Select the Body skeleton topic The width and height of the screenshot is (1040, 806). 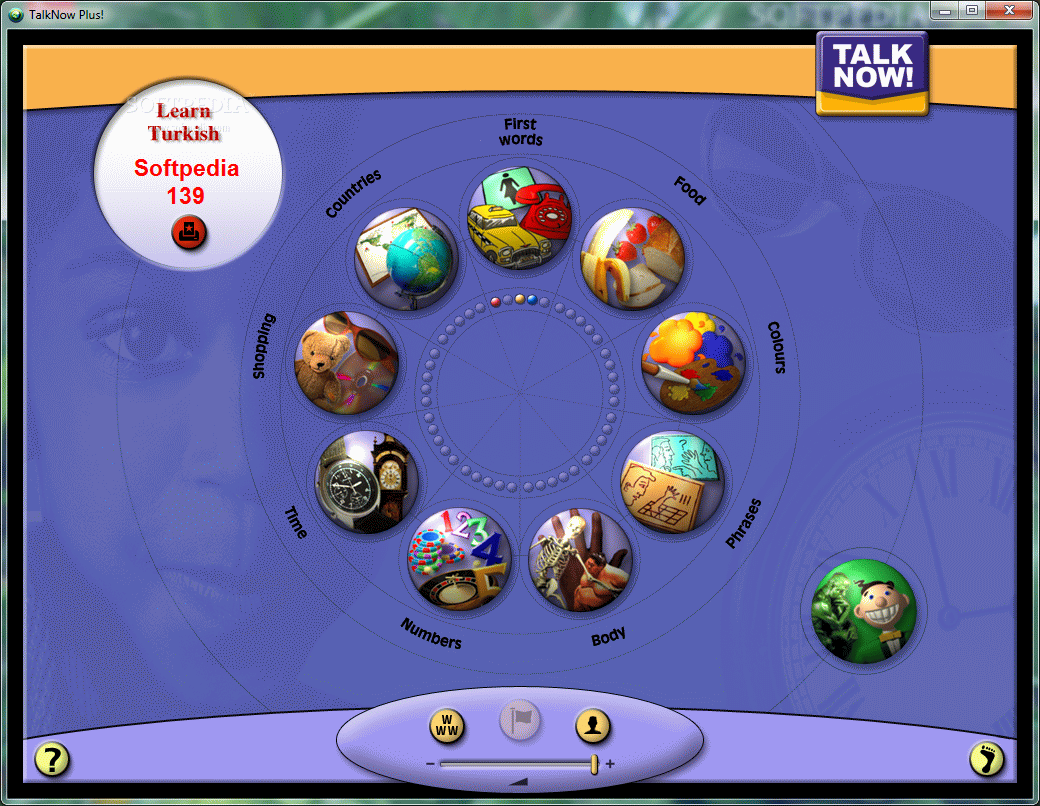tap(580, 559)
